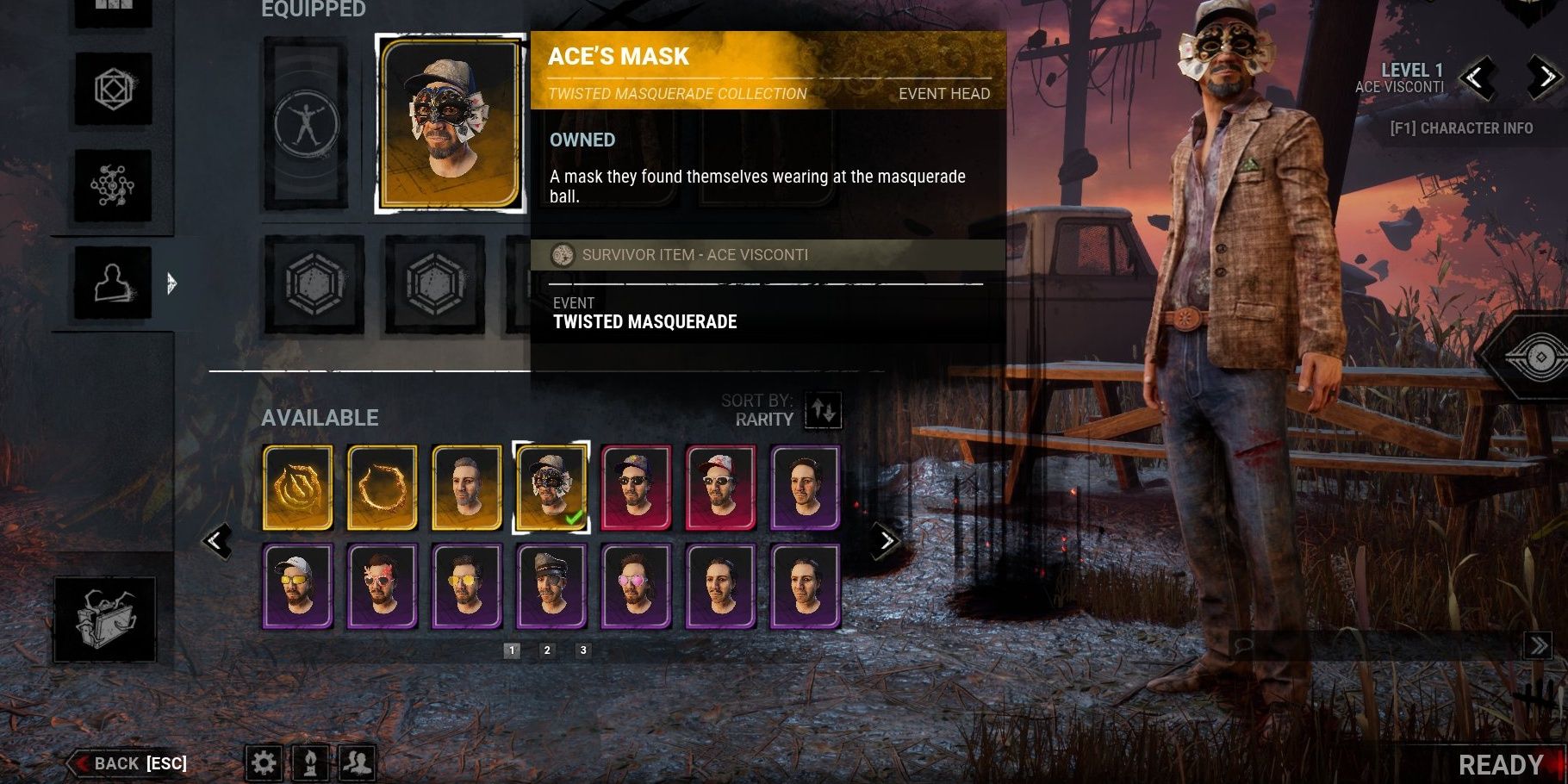Expand the chat panel double chevron
Screen dimensions: 1568x784
tap(1539, 644)
